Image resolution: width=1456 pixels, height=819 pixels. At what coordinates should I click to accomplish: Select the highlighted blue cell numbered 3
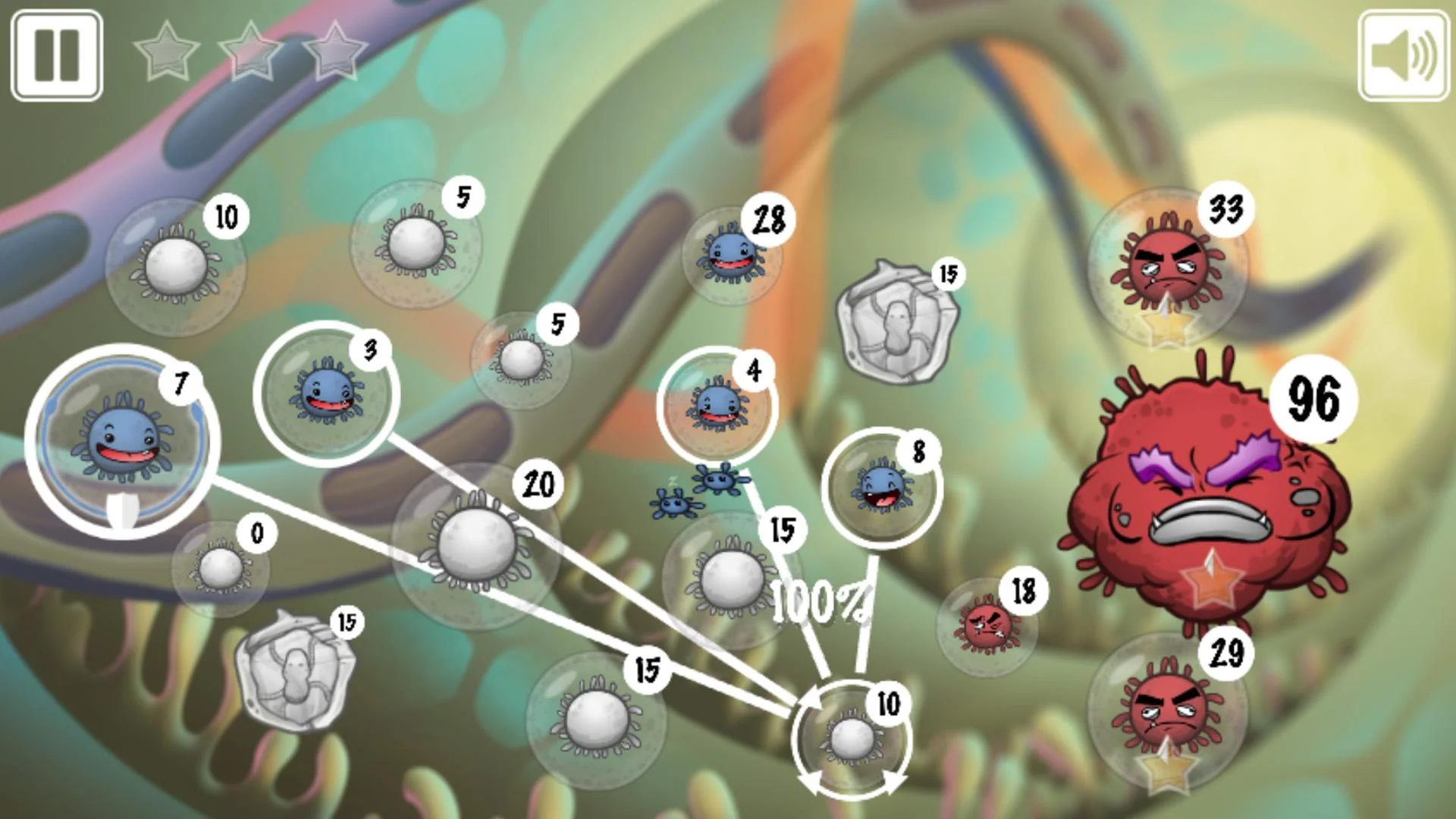click(328, 394)
